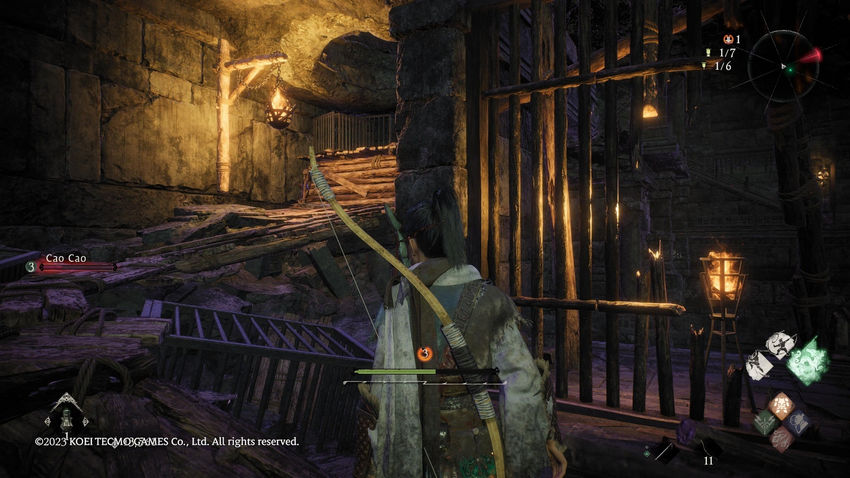Select the arrow slot showing 11
The height and width of the screenshot is (478, 850).
pos(706,449)
